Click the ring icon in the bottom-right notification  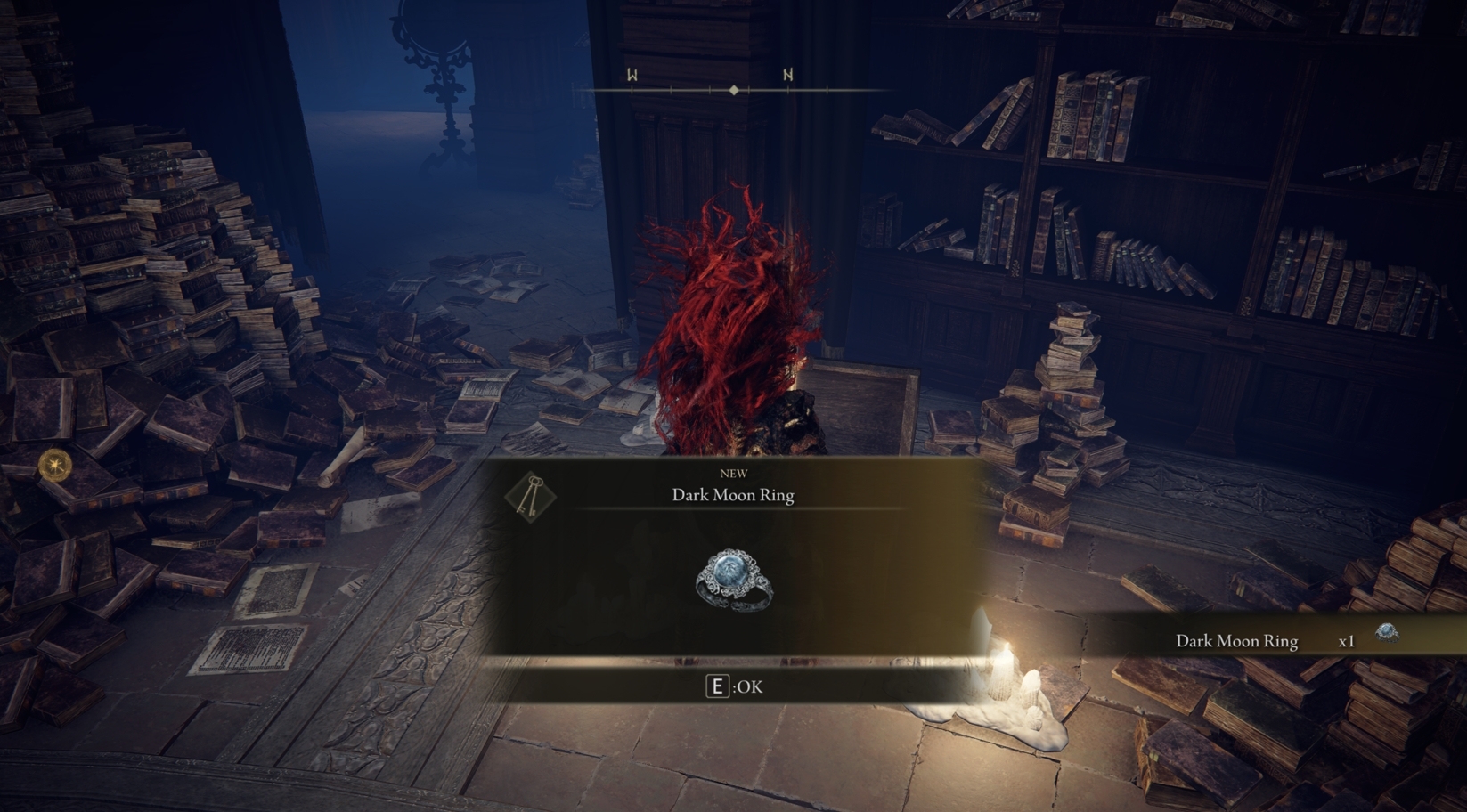[1386, 635]
